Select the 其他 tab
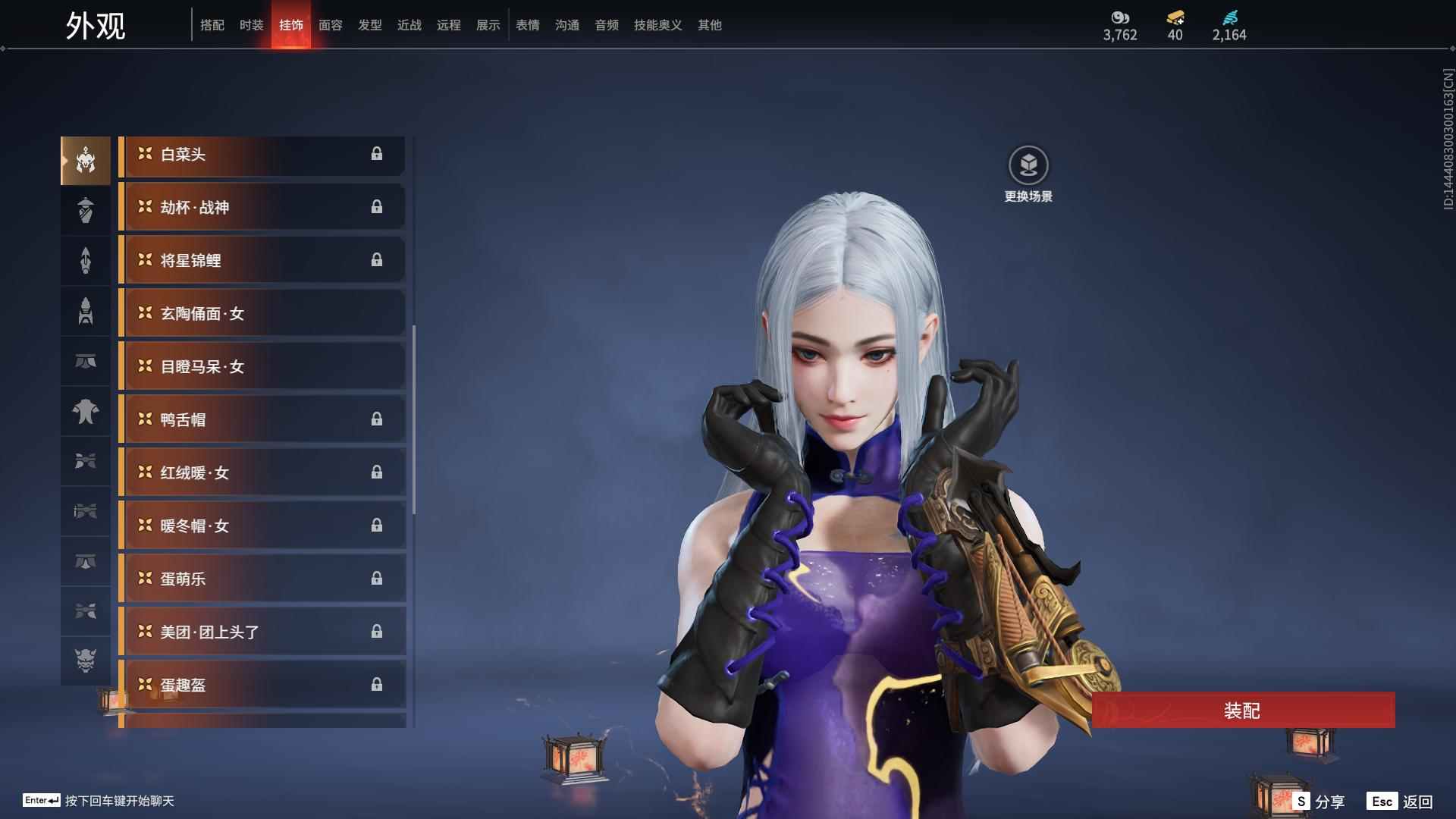Image resolution: width=1456 pixels, height=819 pixels. tap(709, 25)
